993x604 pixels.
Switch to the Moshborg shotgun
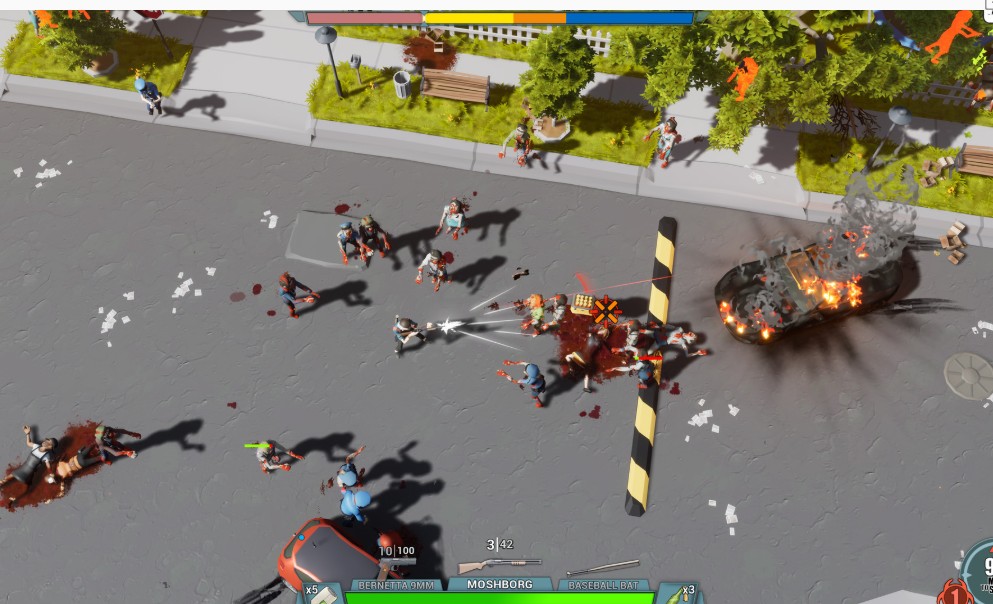(499, 583)
